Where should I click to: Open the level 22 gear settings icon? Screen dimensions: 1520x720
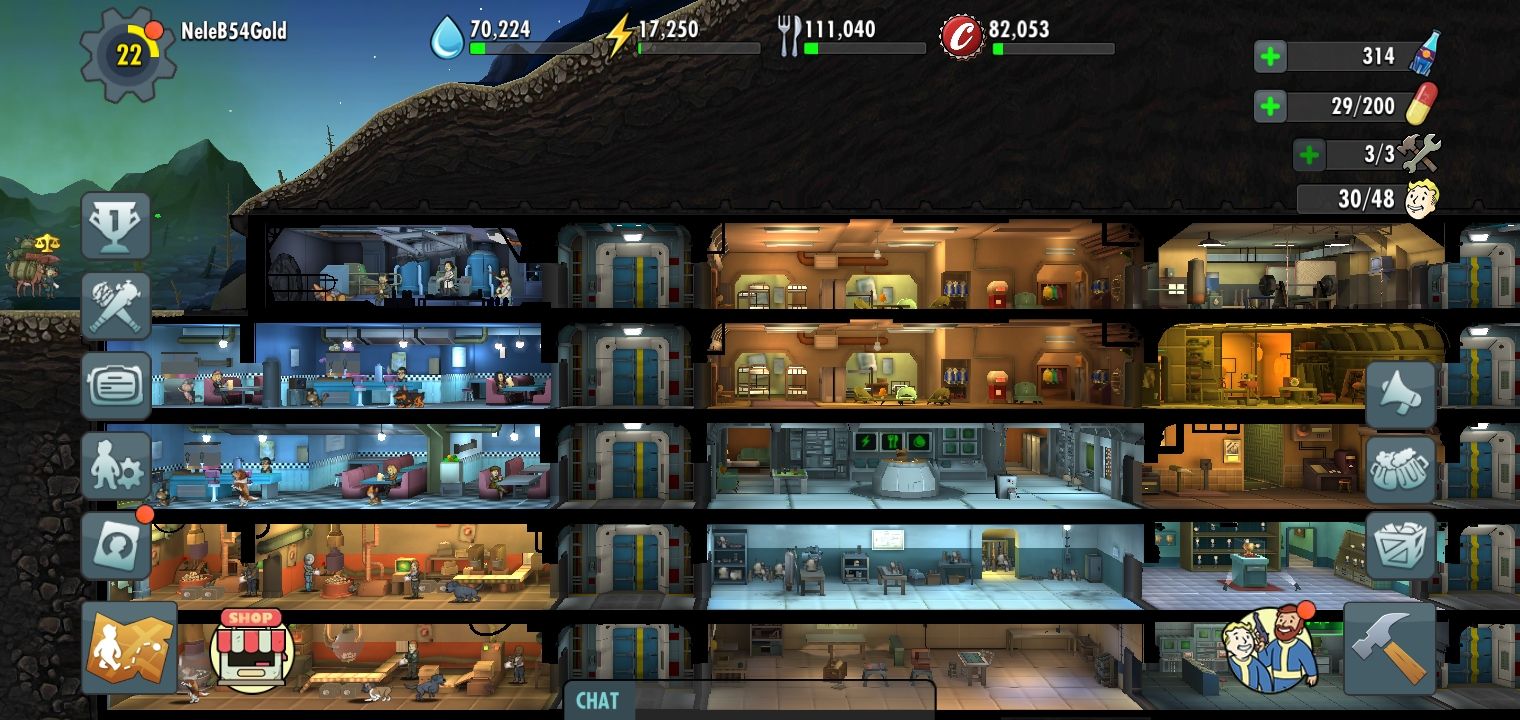[128, 56]
